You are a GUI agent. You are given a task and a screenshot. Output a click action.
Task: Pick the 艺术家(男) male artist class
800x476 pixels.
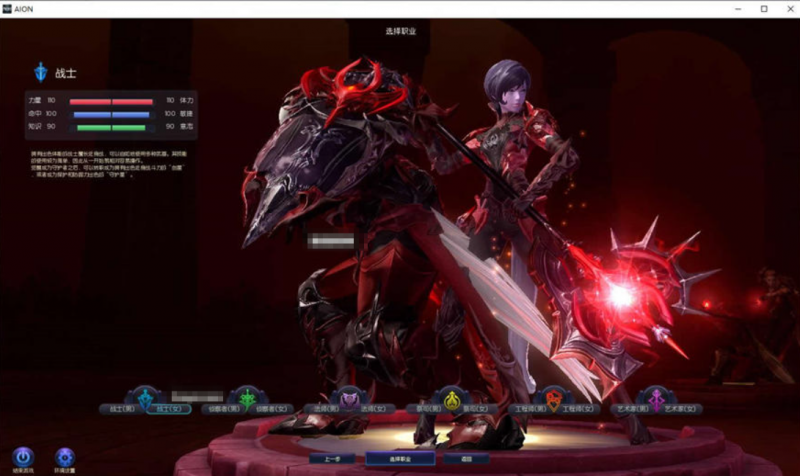(633, 409)
